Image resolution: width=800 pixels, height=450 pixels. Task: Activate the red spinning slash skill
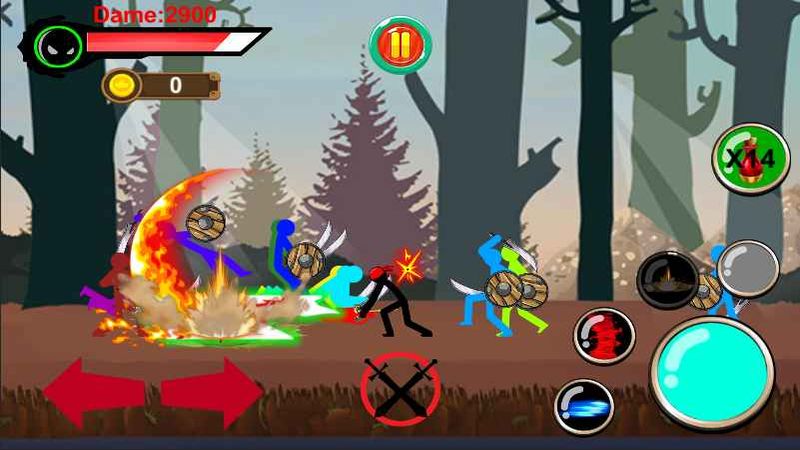point(604,336)
